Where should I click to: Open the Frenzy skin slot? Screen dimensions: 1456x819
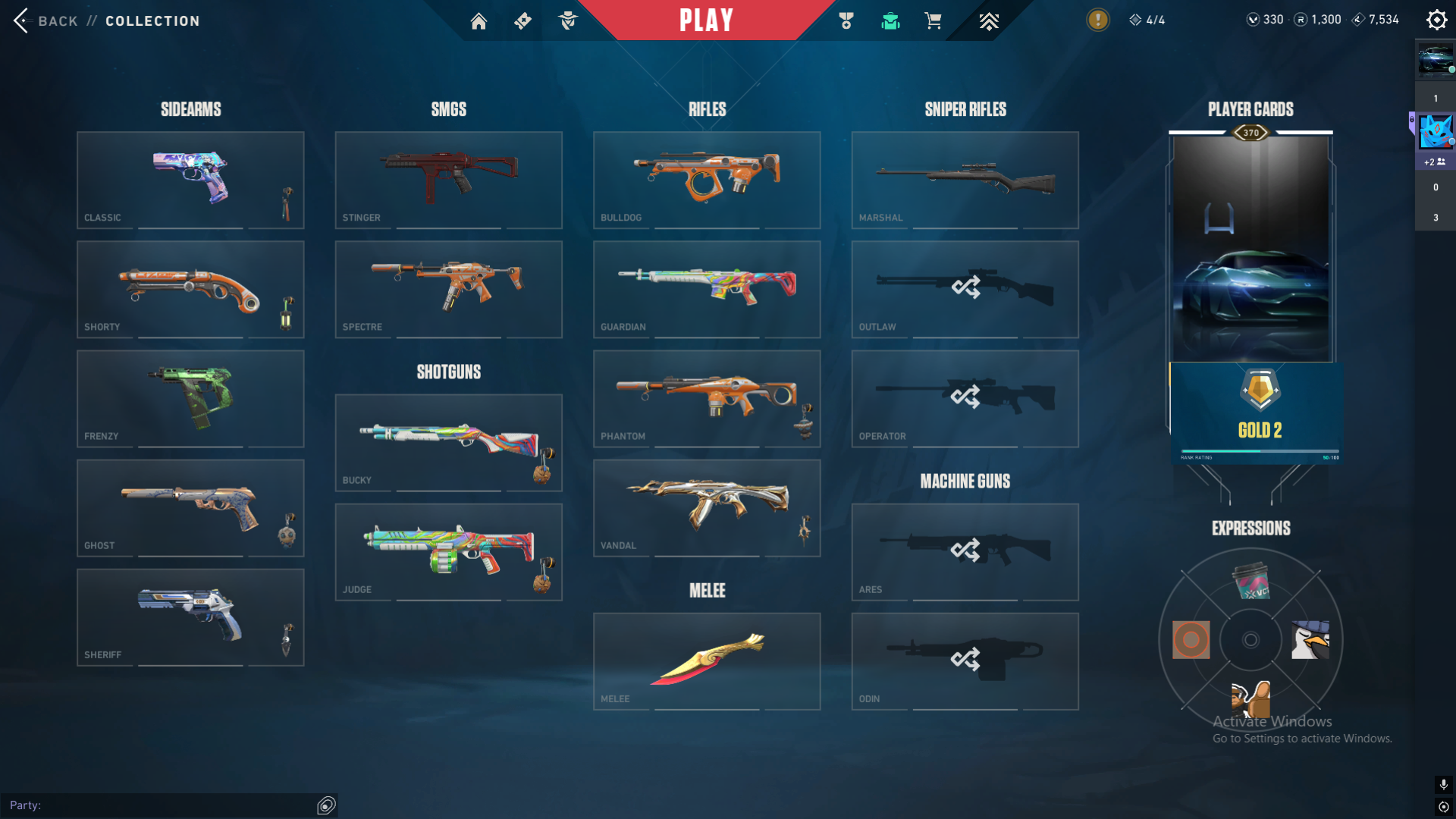[x=190, y=398]
